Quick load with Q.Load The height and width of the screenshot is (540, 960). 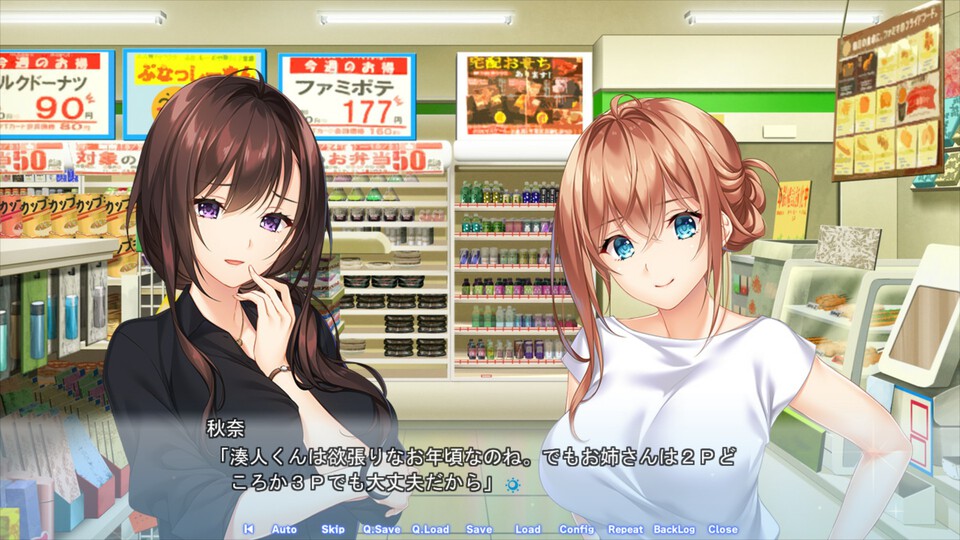(430, 529)
